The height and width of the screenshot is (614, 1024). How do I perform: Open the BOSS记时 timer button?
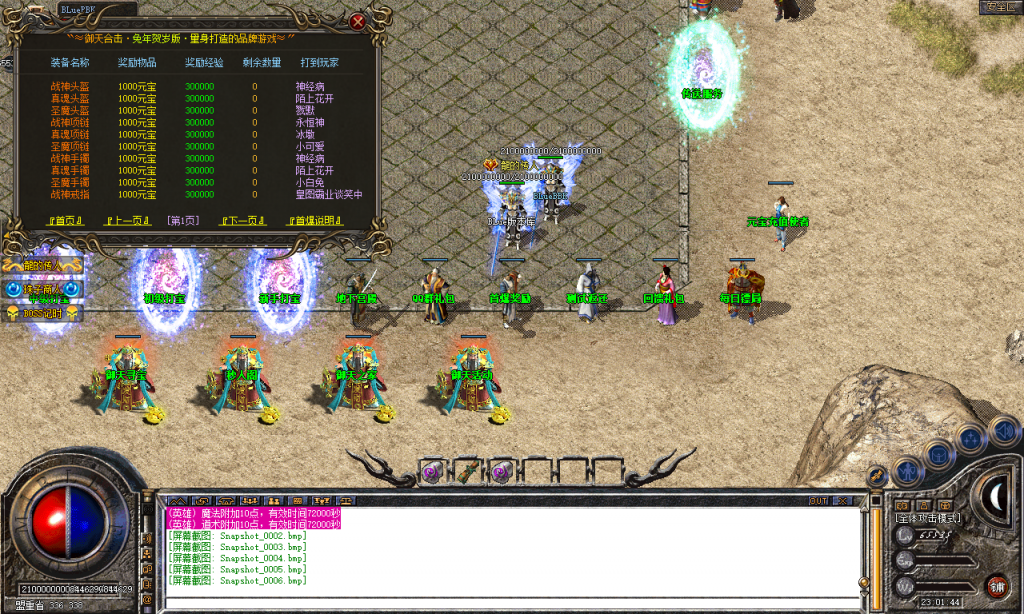[42, 313]
